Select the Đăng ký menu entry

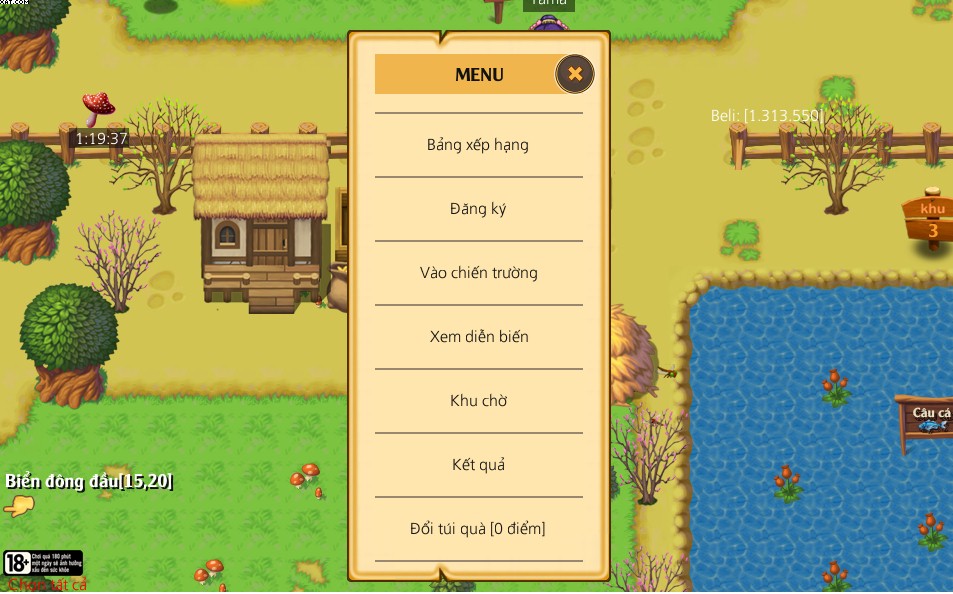[478, 209]
